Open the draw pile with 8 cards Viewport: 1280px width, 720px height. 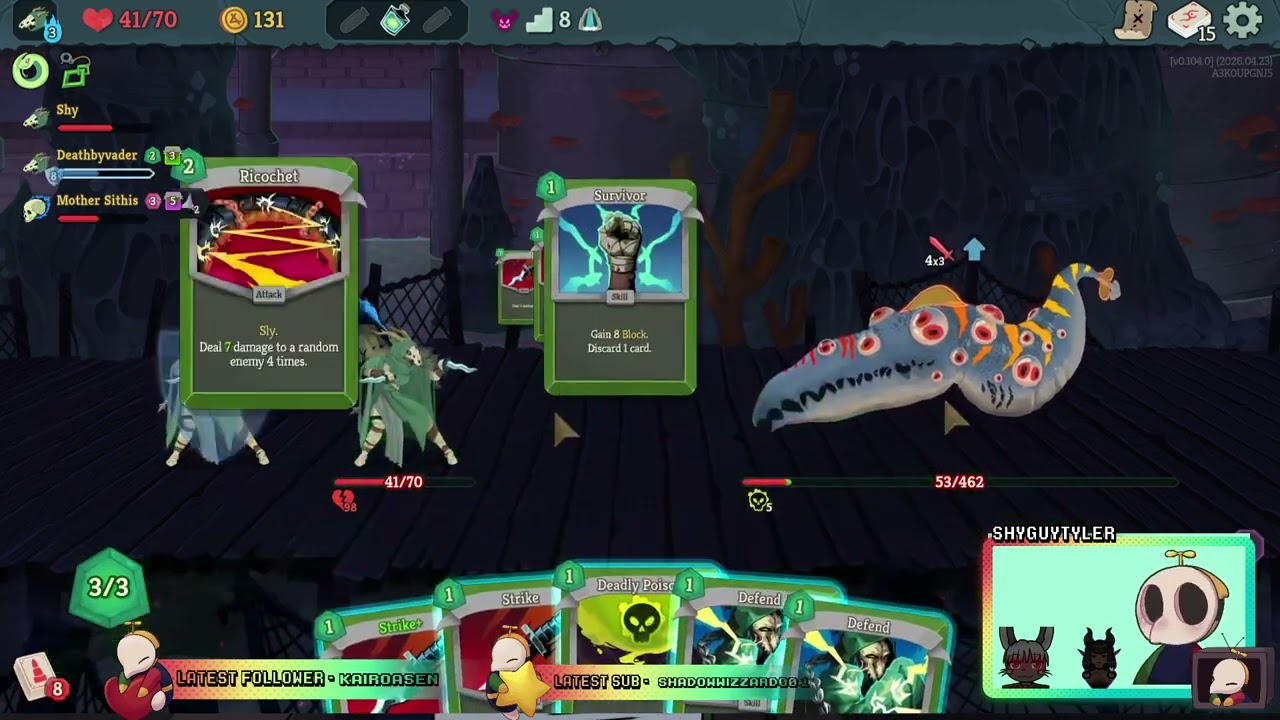(x=37, y=678)
